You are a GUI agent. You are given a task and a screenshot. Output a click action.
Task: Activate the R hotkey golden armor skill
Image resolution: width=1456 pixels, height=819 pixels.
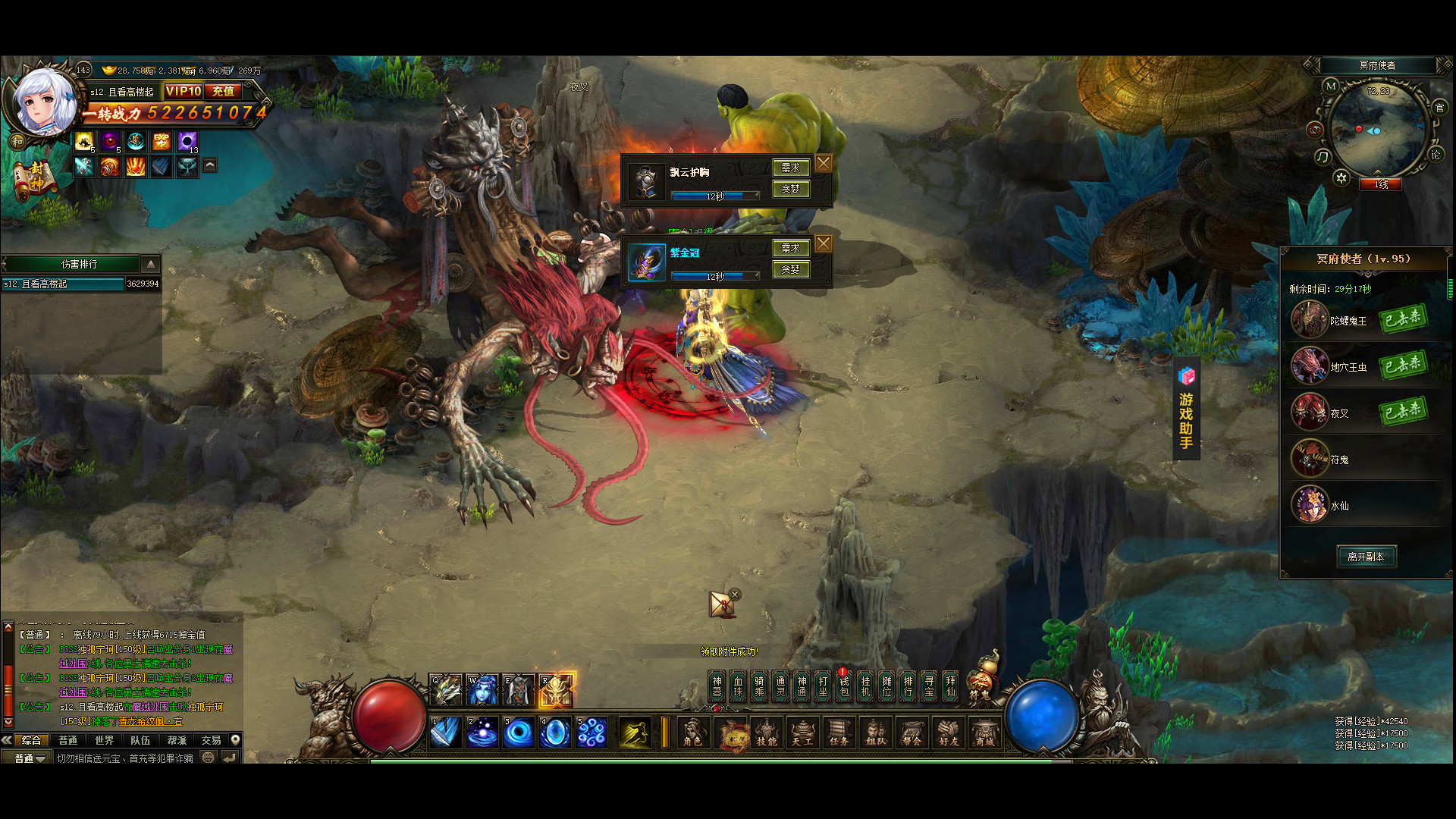coord(556,689)
